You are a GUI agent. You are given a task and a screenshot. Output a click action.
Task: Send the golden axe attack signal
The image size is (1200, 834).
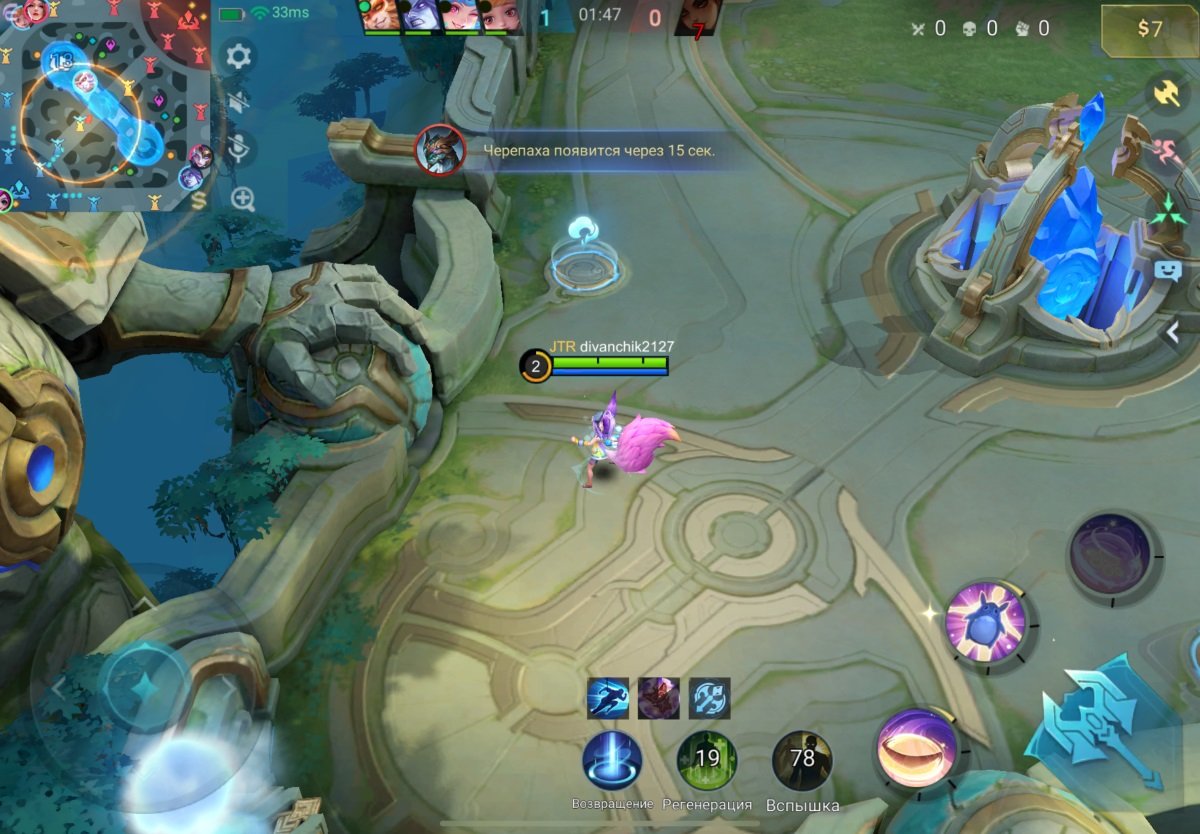point(1166,93)
